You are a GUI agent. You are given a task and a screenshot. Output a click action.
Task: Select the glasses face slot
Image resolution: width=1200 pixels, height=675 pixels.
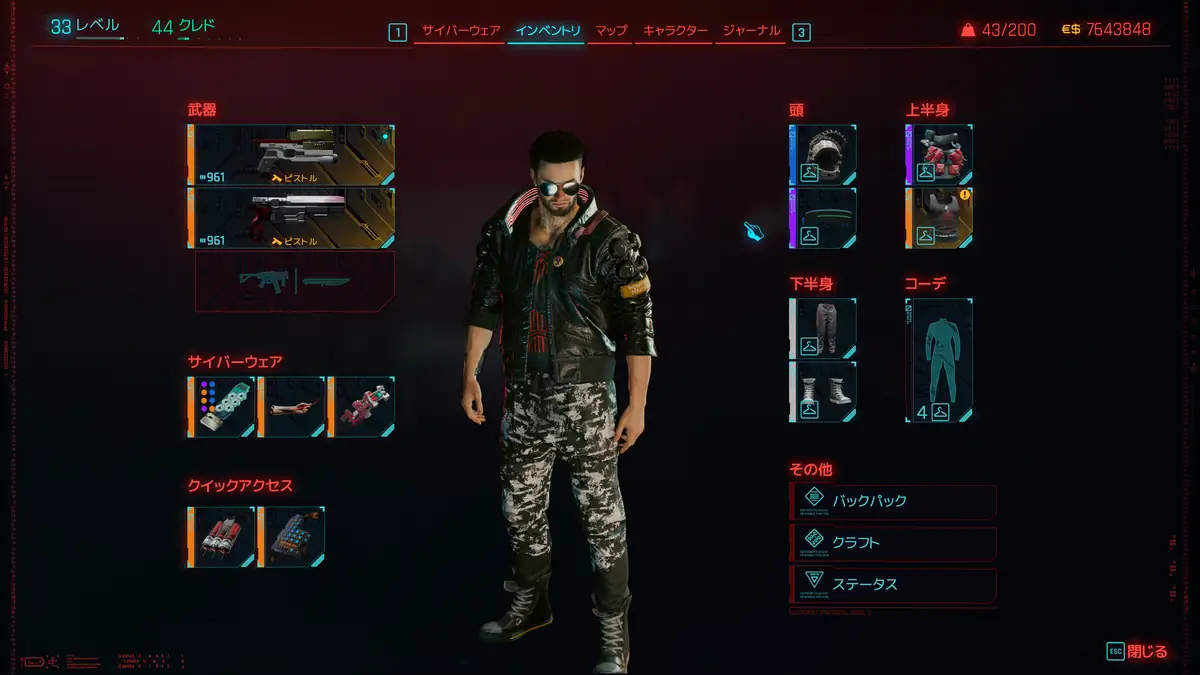pyautogui.click(x=823, y=218)
